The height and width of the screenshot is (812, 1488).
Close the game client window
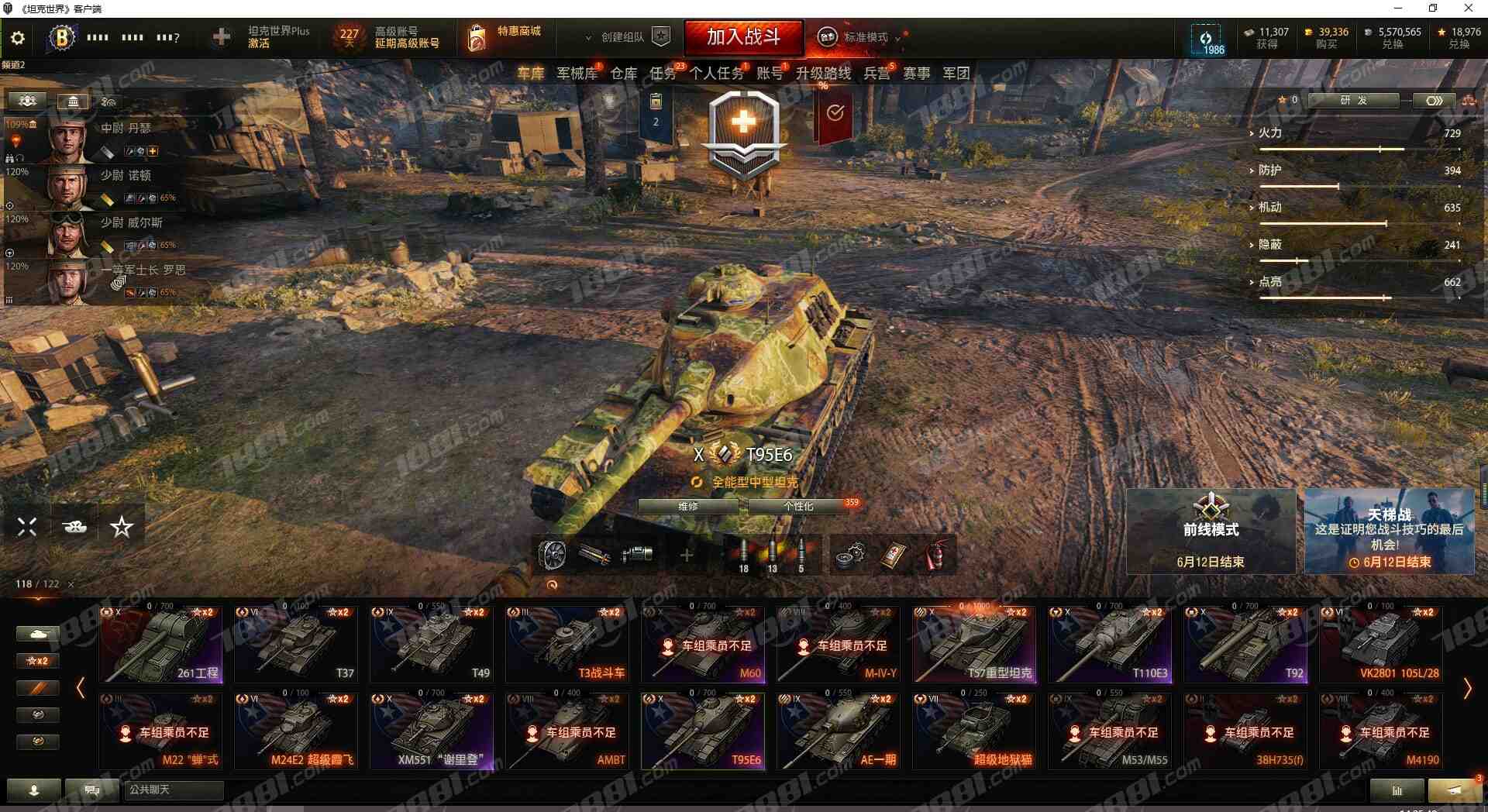coord(1468,9)
